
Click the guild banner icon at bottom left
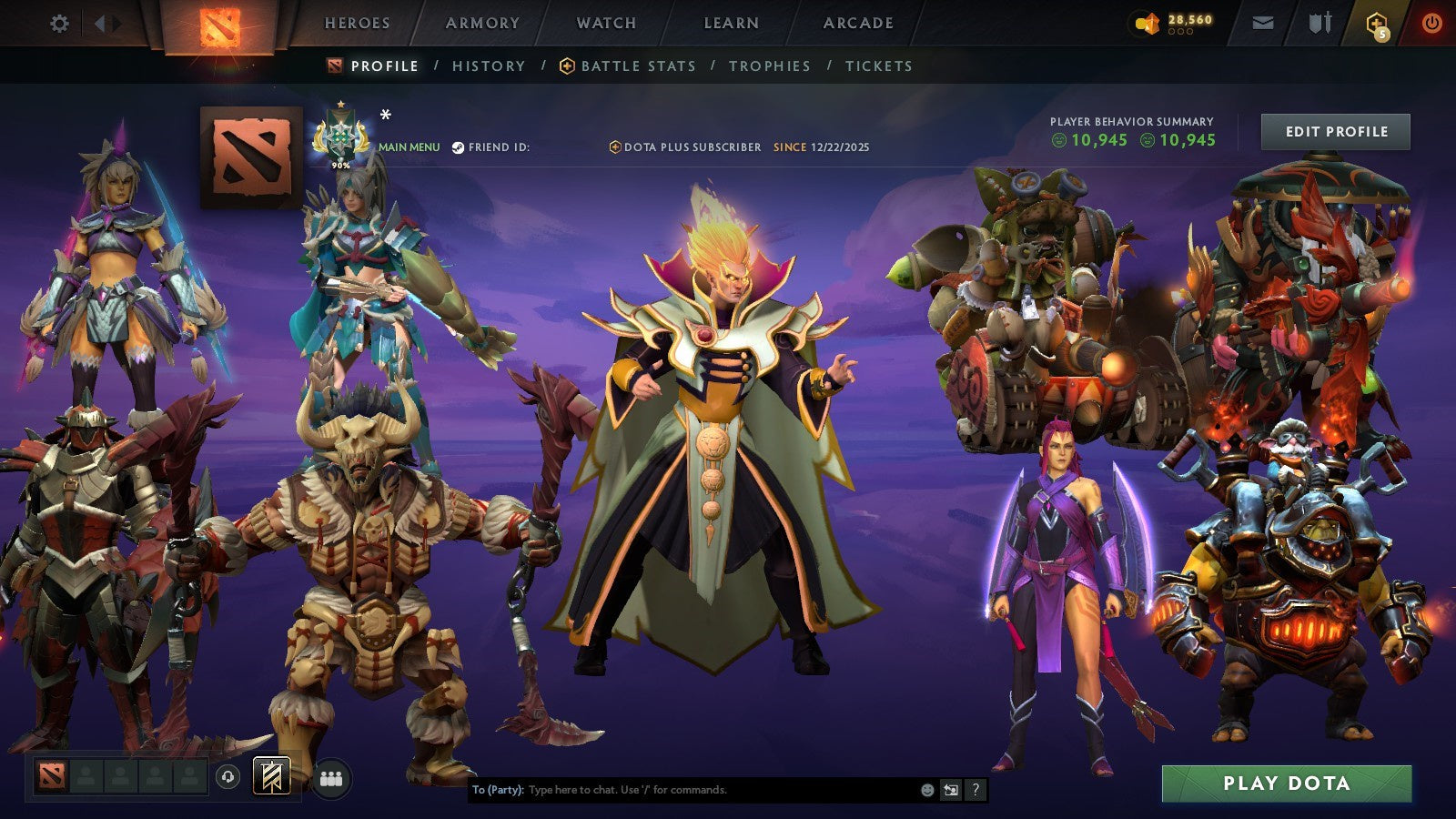pos(269,775)
